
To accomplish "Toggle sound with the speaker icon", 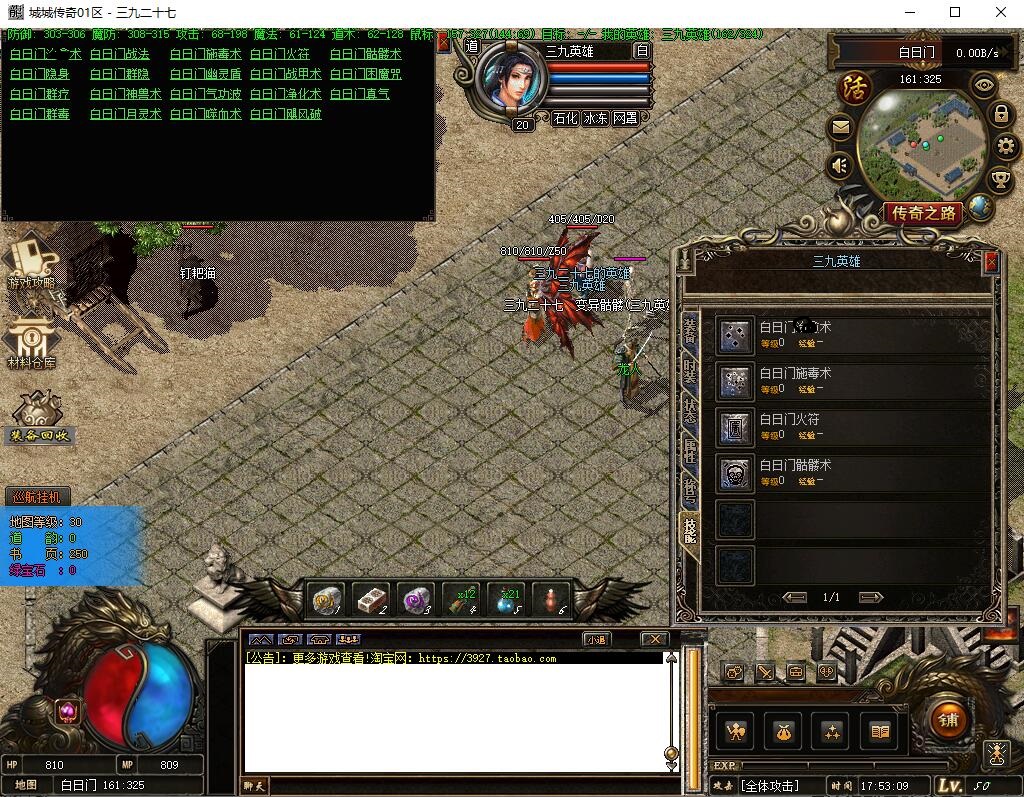I will pyautogui.click(x=840, y=165).
